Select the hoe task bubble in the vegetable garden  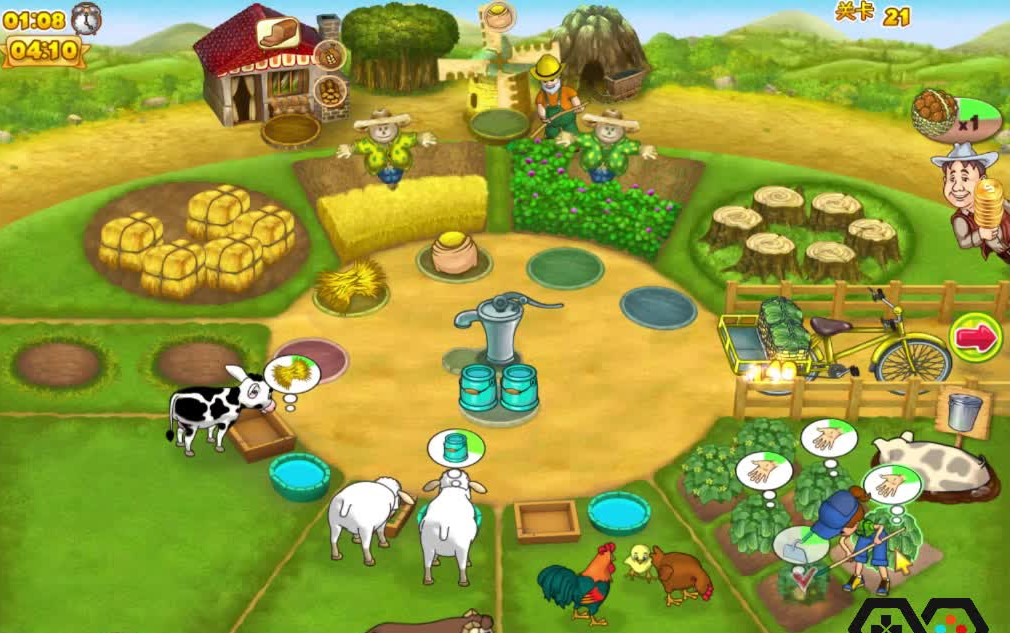tap(800, 545)
